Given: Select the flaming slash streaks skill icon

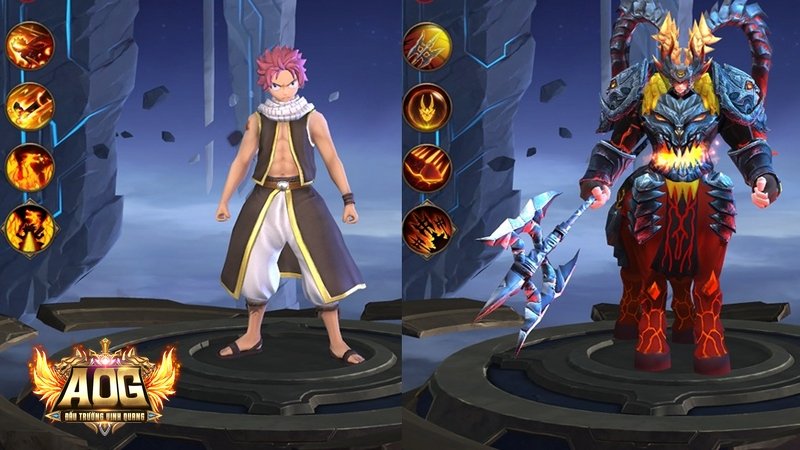Looking at the screenshot, I should tap(30, 105).
